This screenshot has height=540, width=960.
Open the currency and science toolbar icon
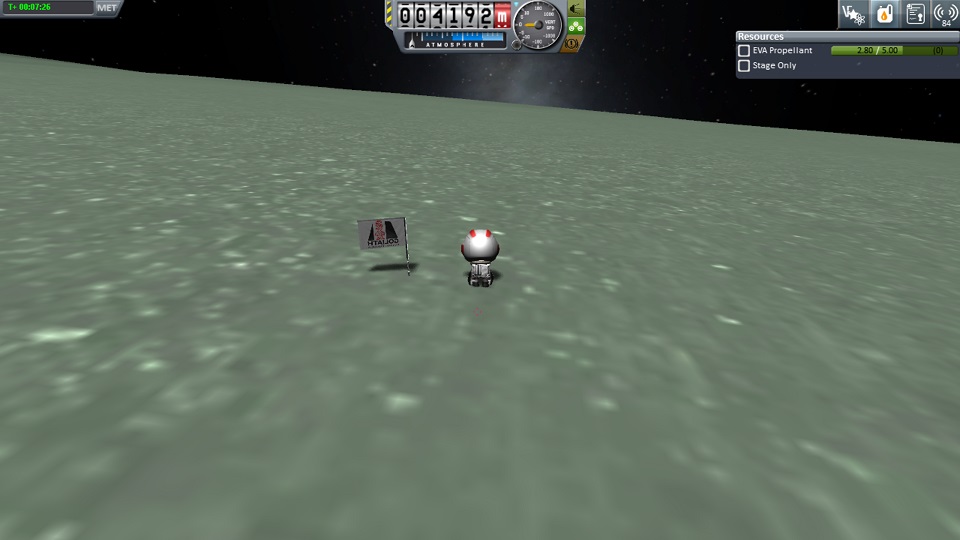tap(853, 13)
